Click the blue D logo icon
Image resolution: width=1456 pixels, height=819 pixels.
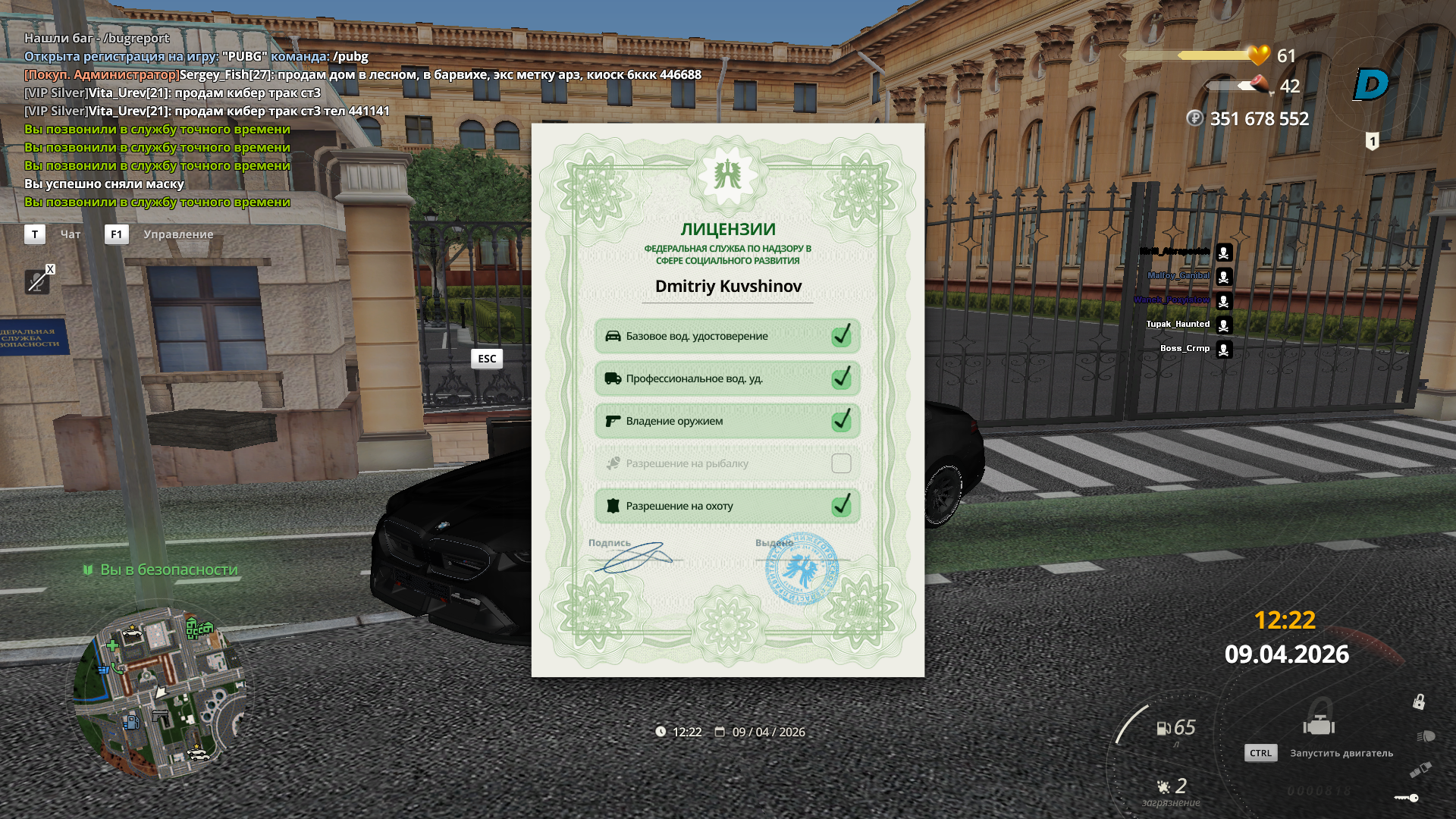(1371, 84)
